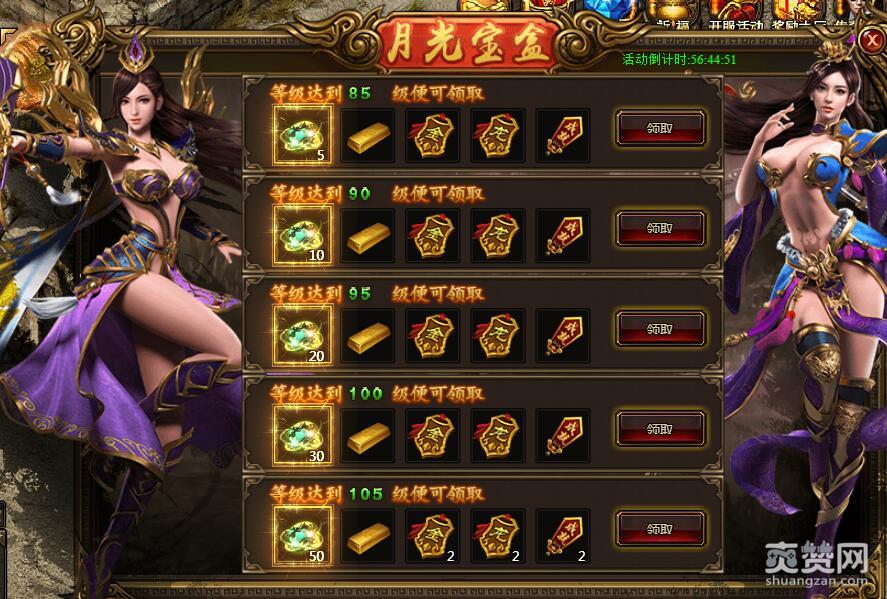Screen dimensions: 887x599
Task: Click the red tag item in the level 90 row
Action: click(562, 237)
